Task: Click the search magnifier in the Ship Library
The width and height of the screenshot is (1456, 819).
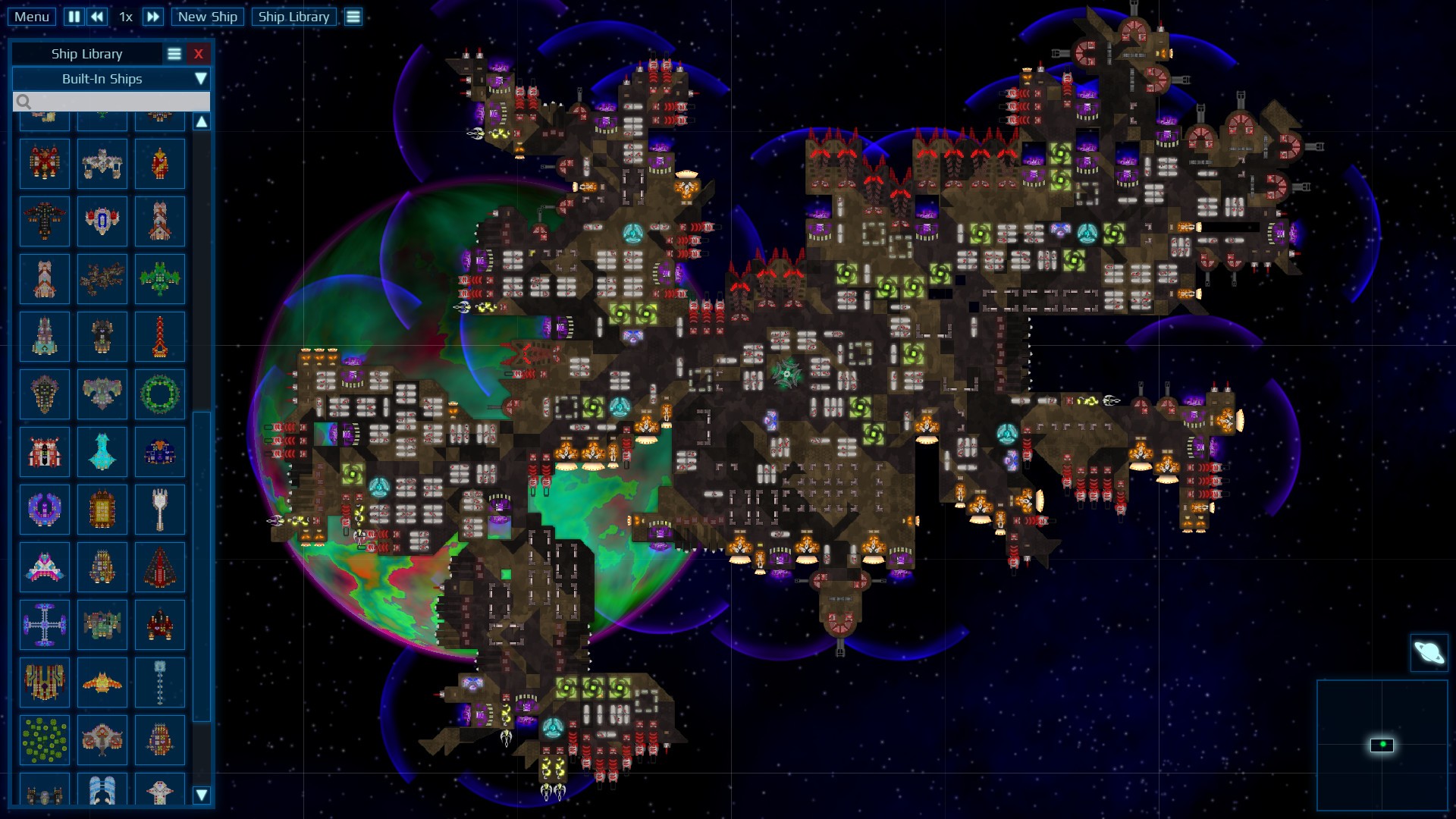Action: (x=25, y=101)
